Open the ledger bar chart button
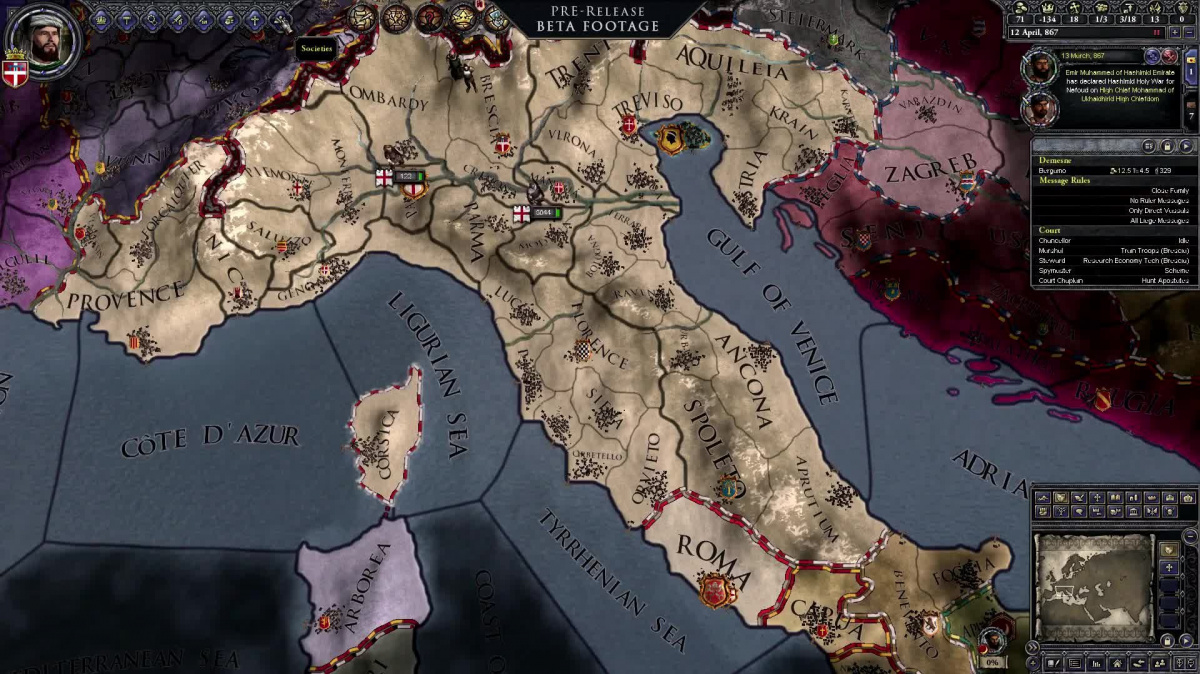1200x674 pixels. pyautogui.click(x=1094, y=662)
